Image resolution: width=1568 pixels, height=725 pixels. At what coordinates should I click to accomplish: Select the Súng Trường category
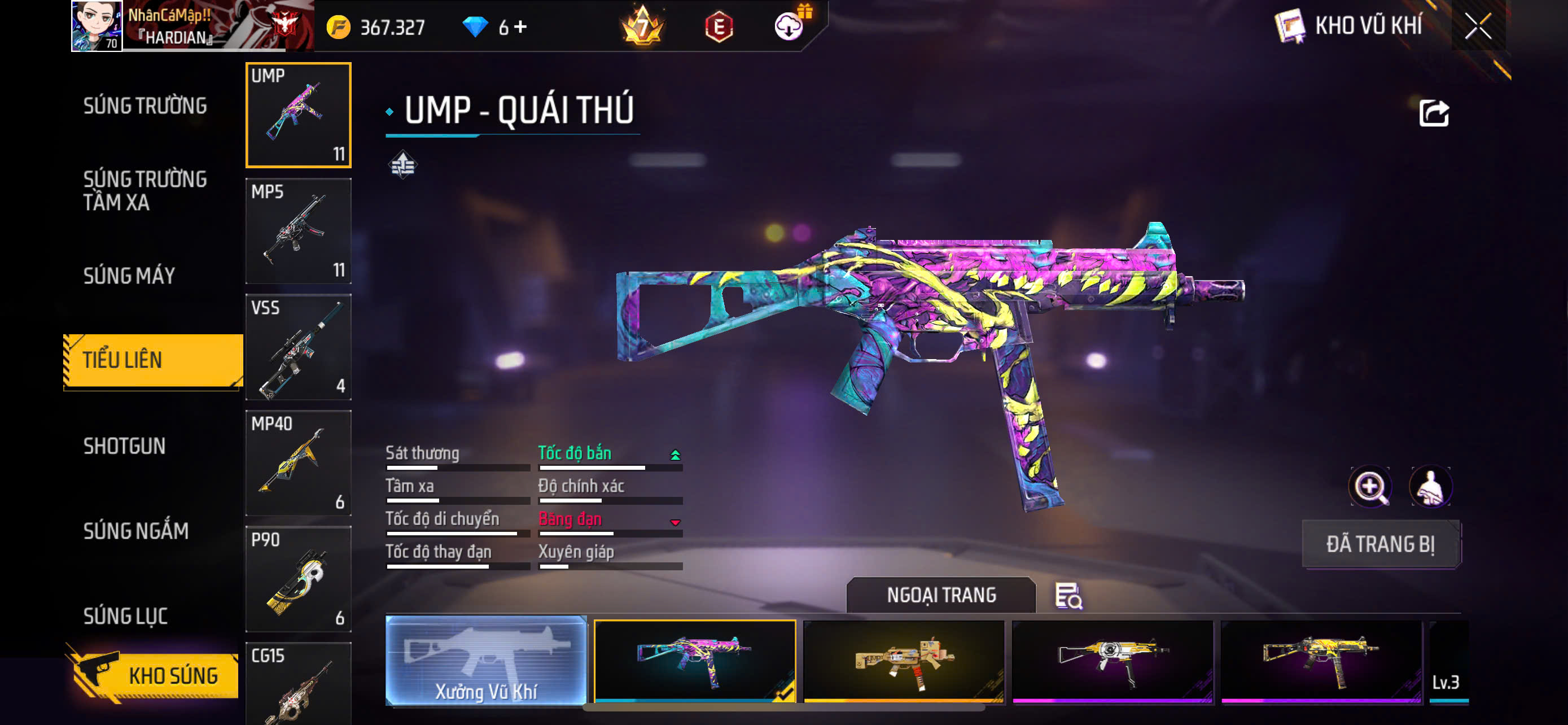point(145,106)
